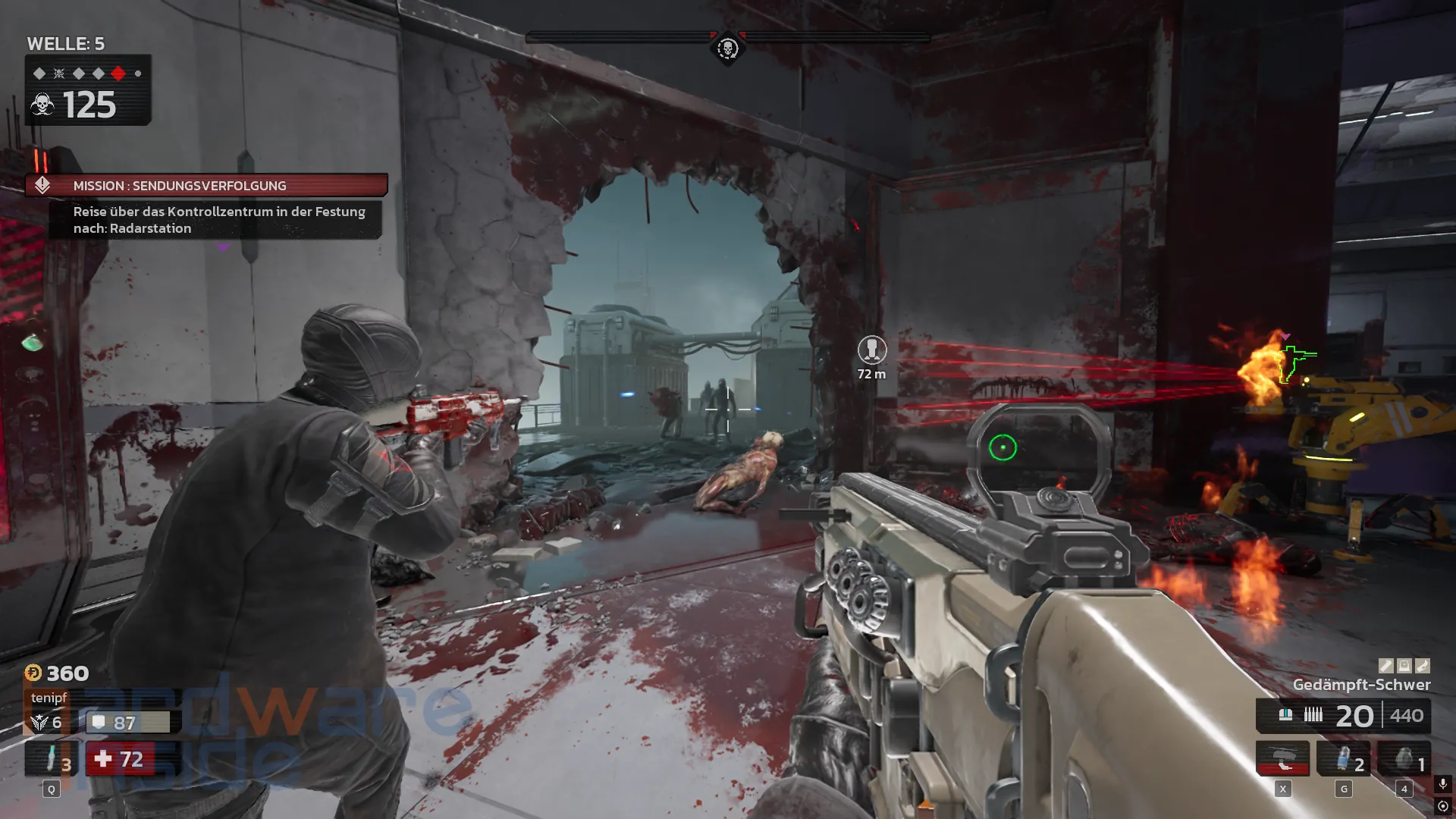The image size is (1456, 819).
Task: Activate the drone gadget slot
Action: [1282, 758]
